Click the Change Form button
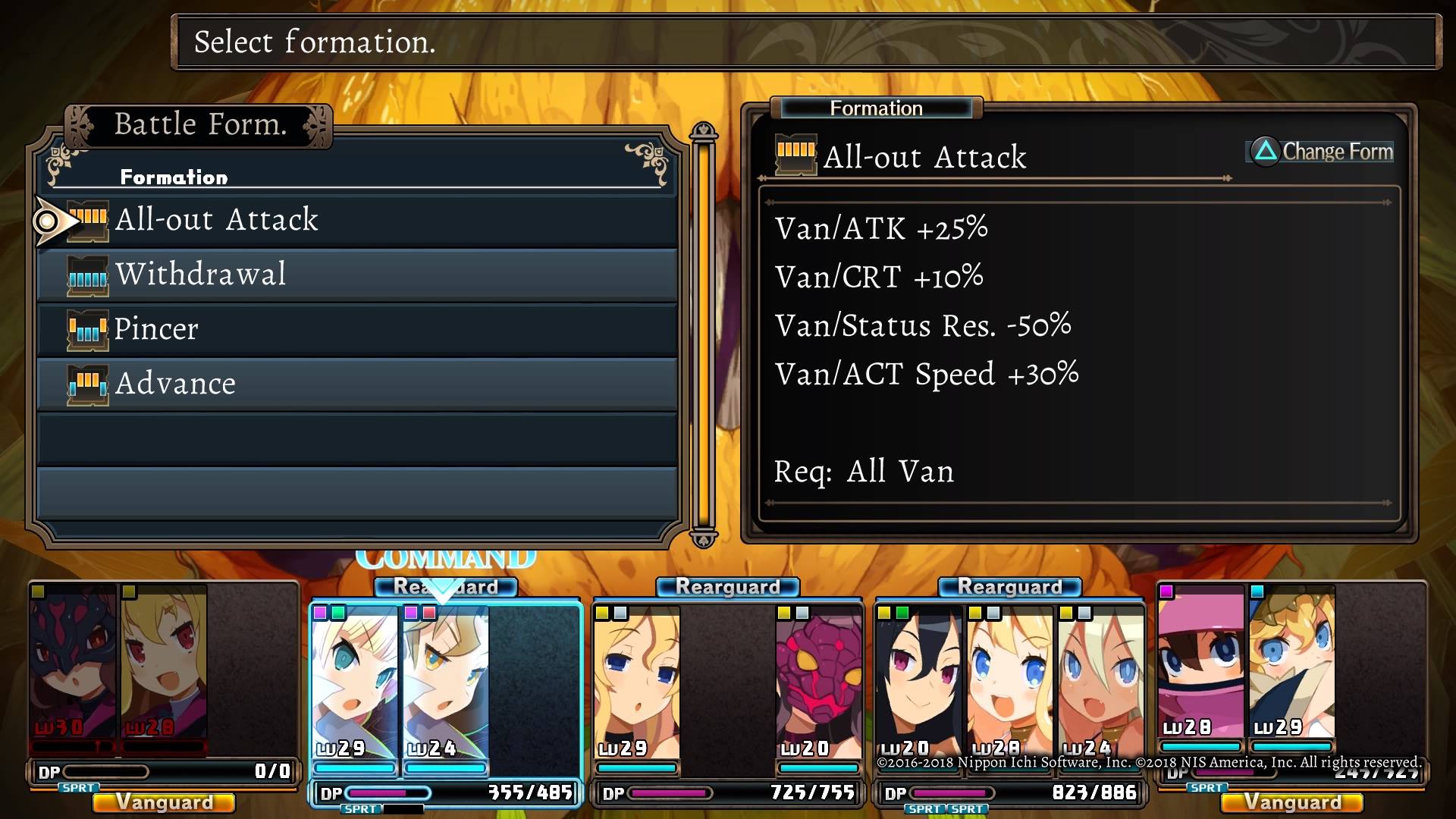 (1320, 152)
